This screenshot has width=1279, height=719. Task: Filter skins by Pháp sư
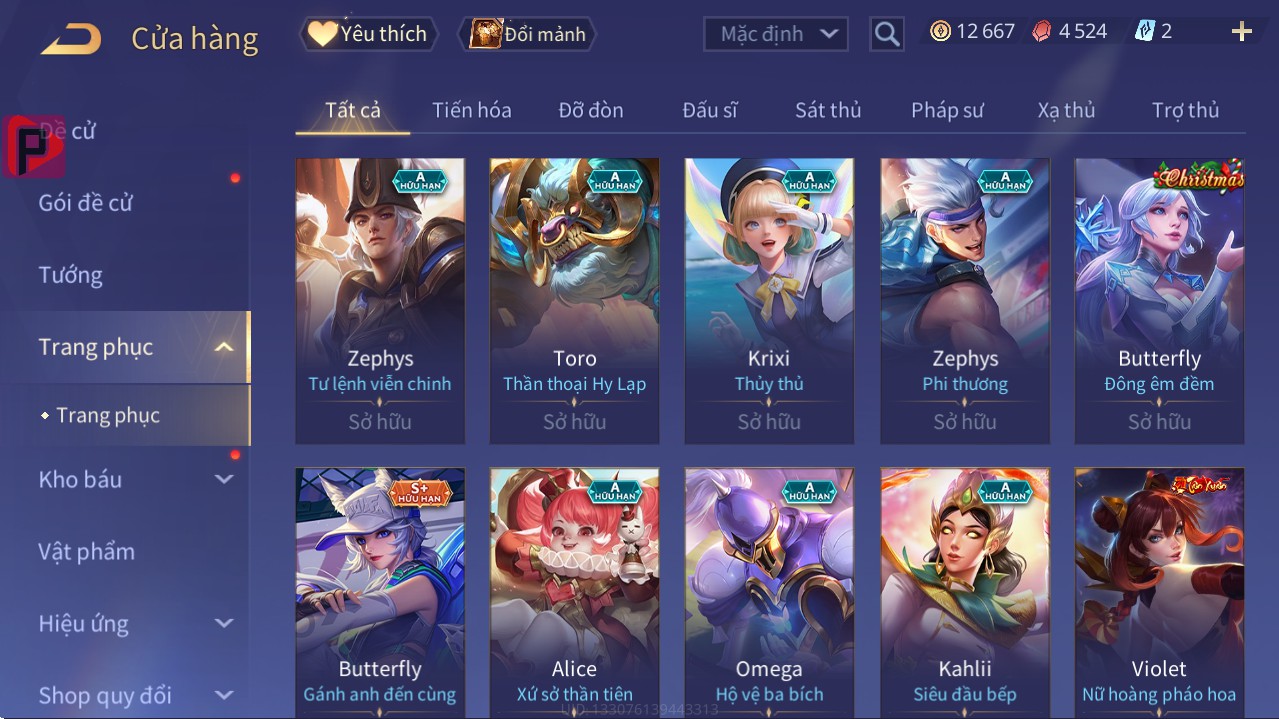coord(947,110)
